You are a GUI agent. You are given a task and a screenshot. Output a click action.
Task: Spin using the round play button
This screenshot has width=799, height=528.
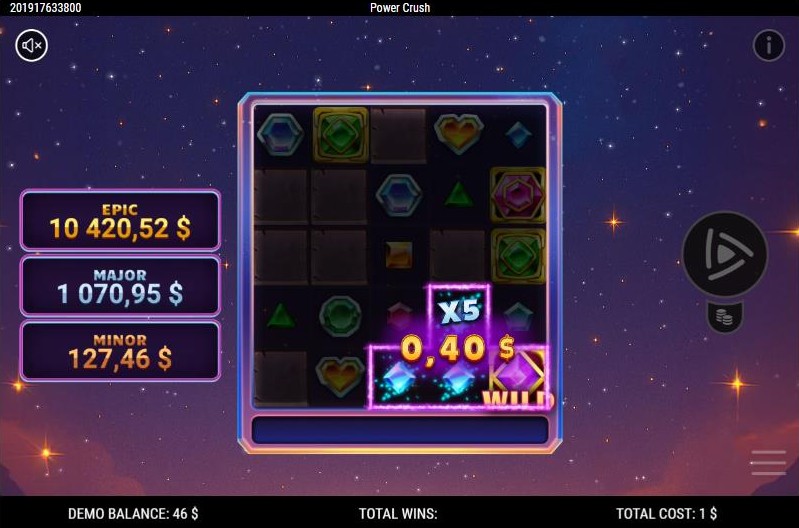point(725,255)
